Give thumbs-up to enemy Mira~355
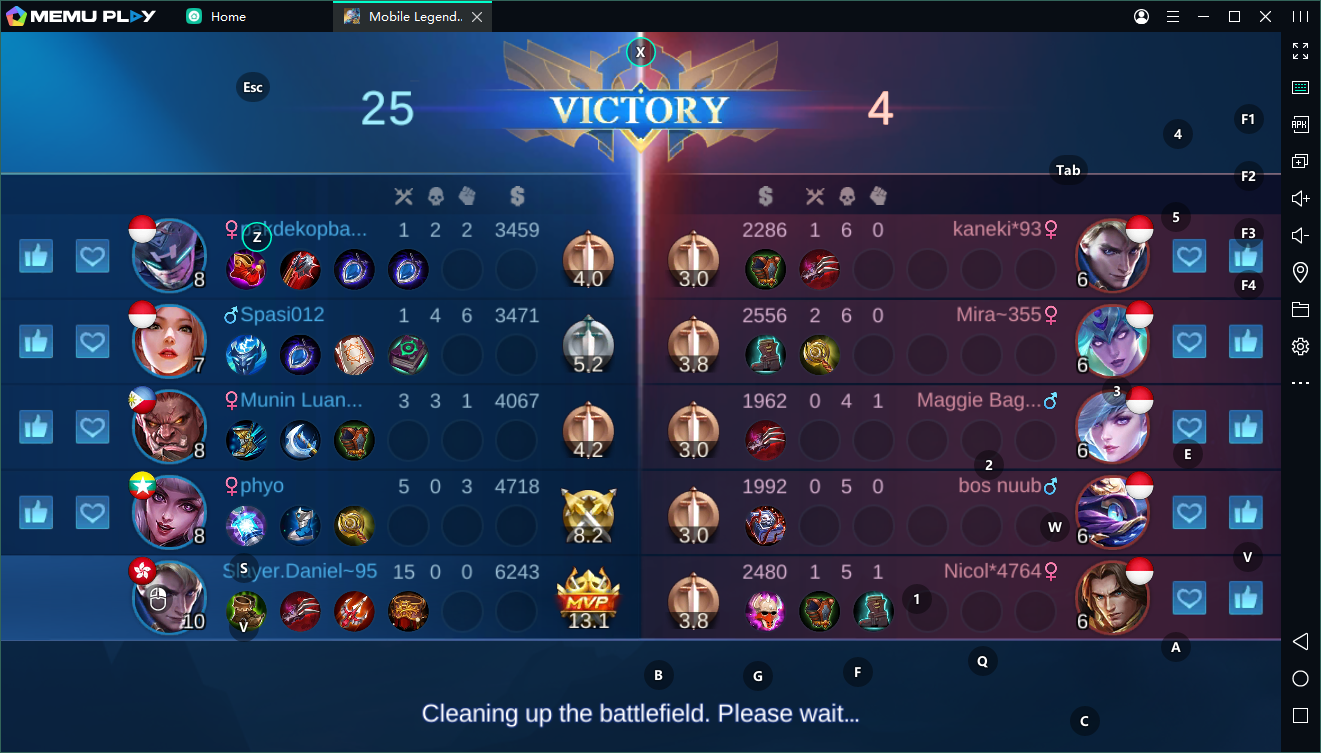1321x753 pixels. point(1246,342)
